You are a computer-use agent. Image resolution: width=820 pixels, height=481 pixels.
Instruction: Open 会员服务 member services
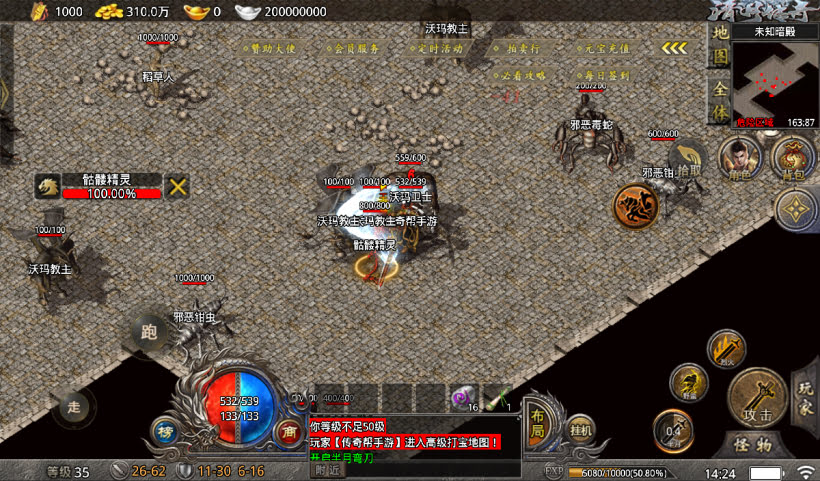point(354,47)
